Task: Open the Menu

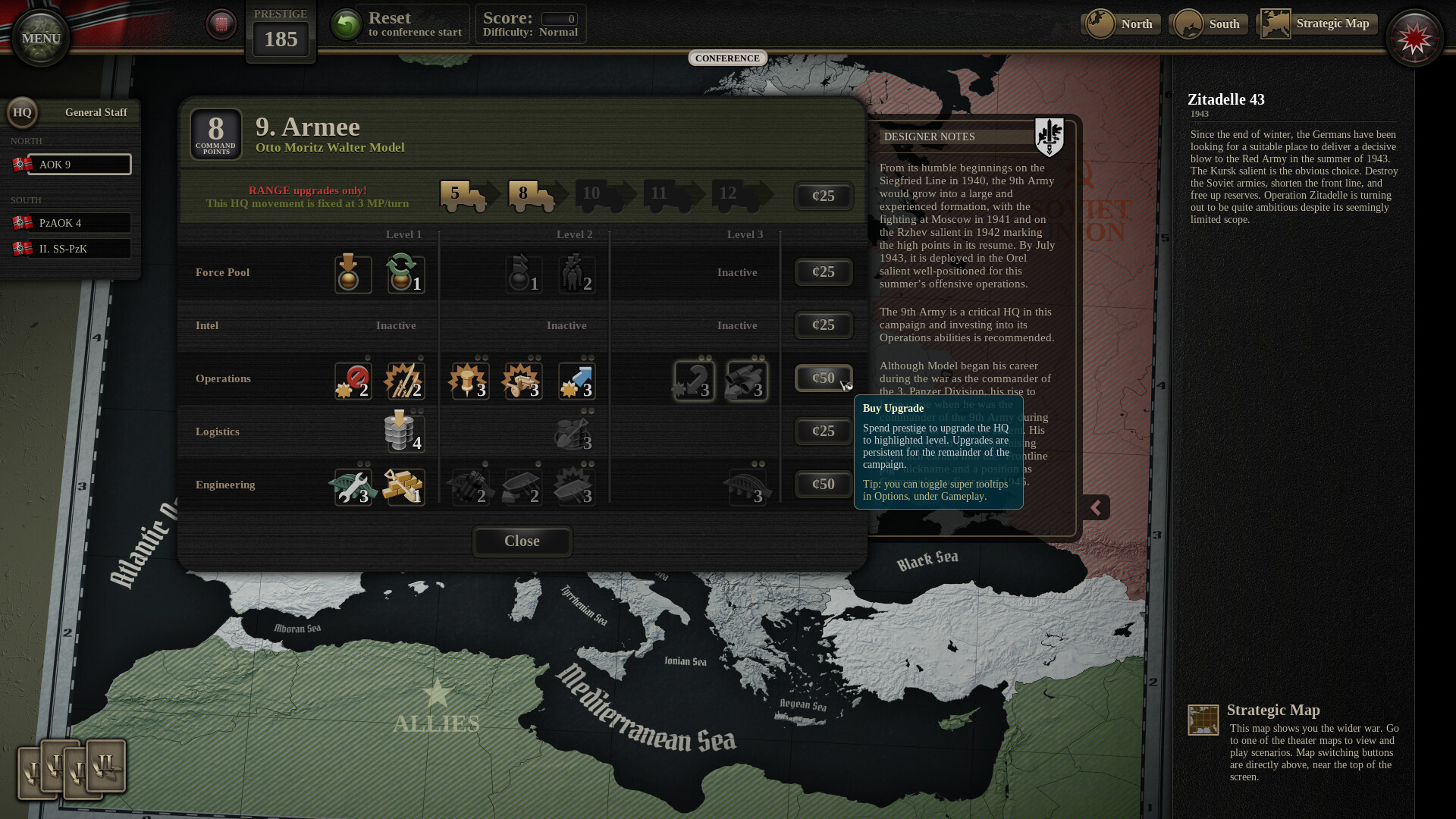Action: coord(40,37)
